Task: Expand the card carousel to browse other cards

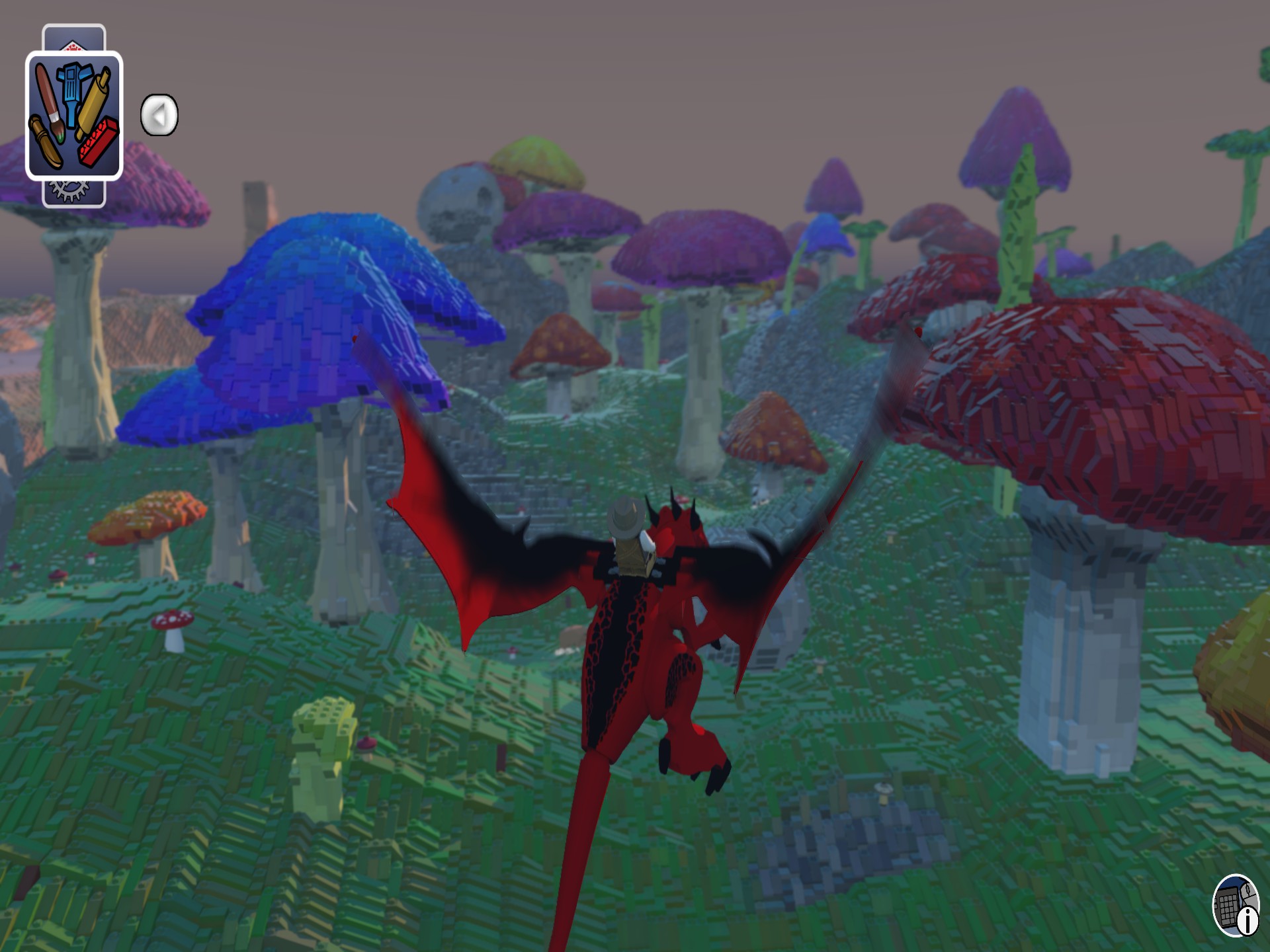Action: pyautogui.click(x=159, y=114)
